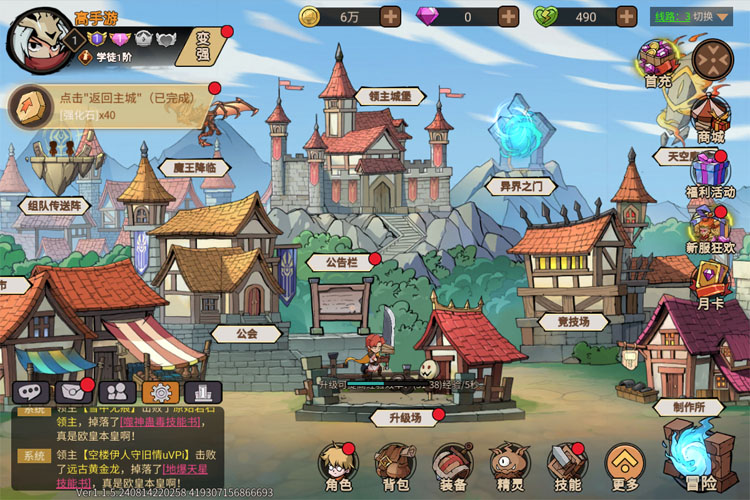Image resolution: width=750 pixels, height=500 pixels.
Task: Open the 首充 first recharge offer
Action: (x=658, y=64)
